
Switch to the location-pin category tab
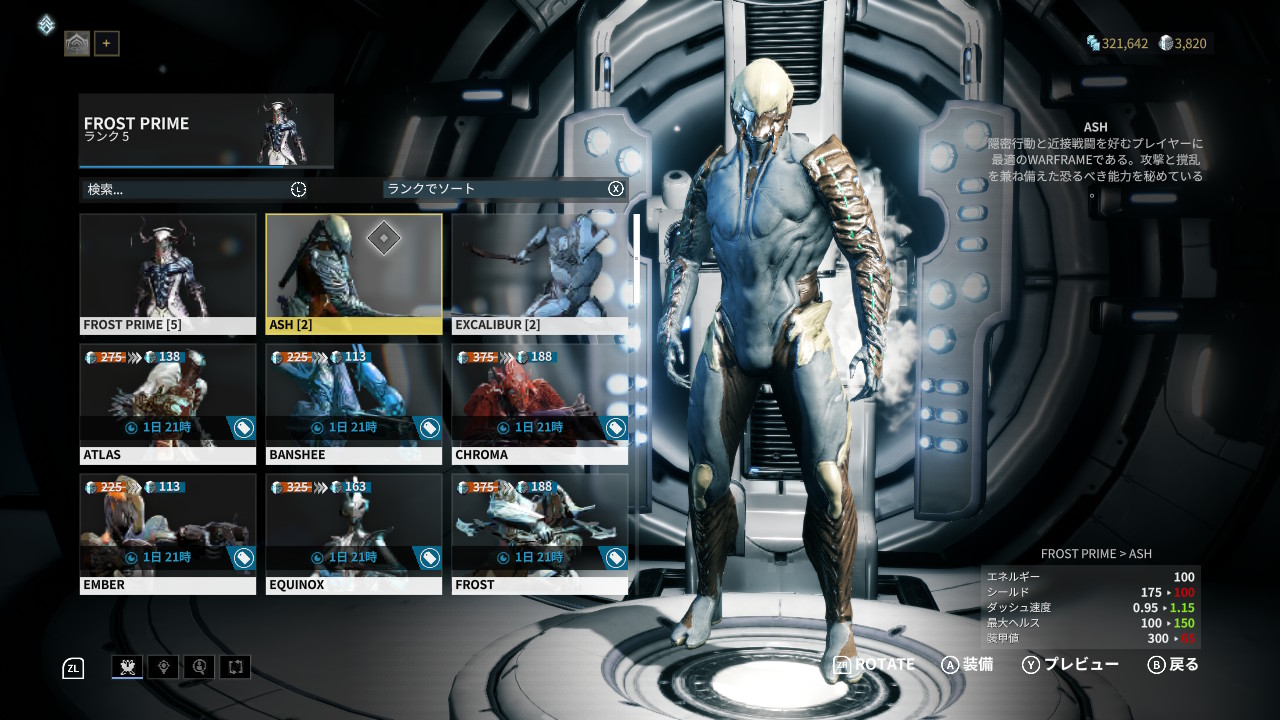tap(163, 667)
